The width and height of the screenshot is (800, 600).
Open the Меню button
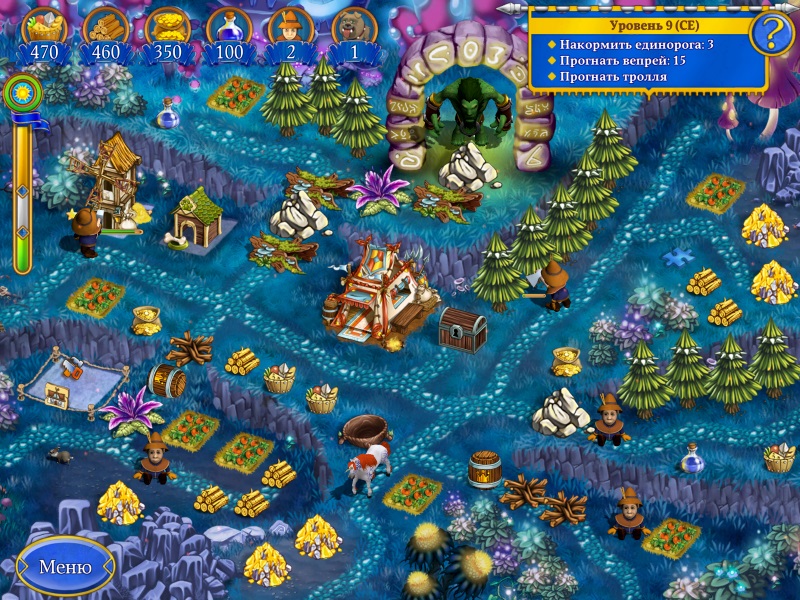pyautogui.click(x=65, y=567)
